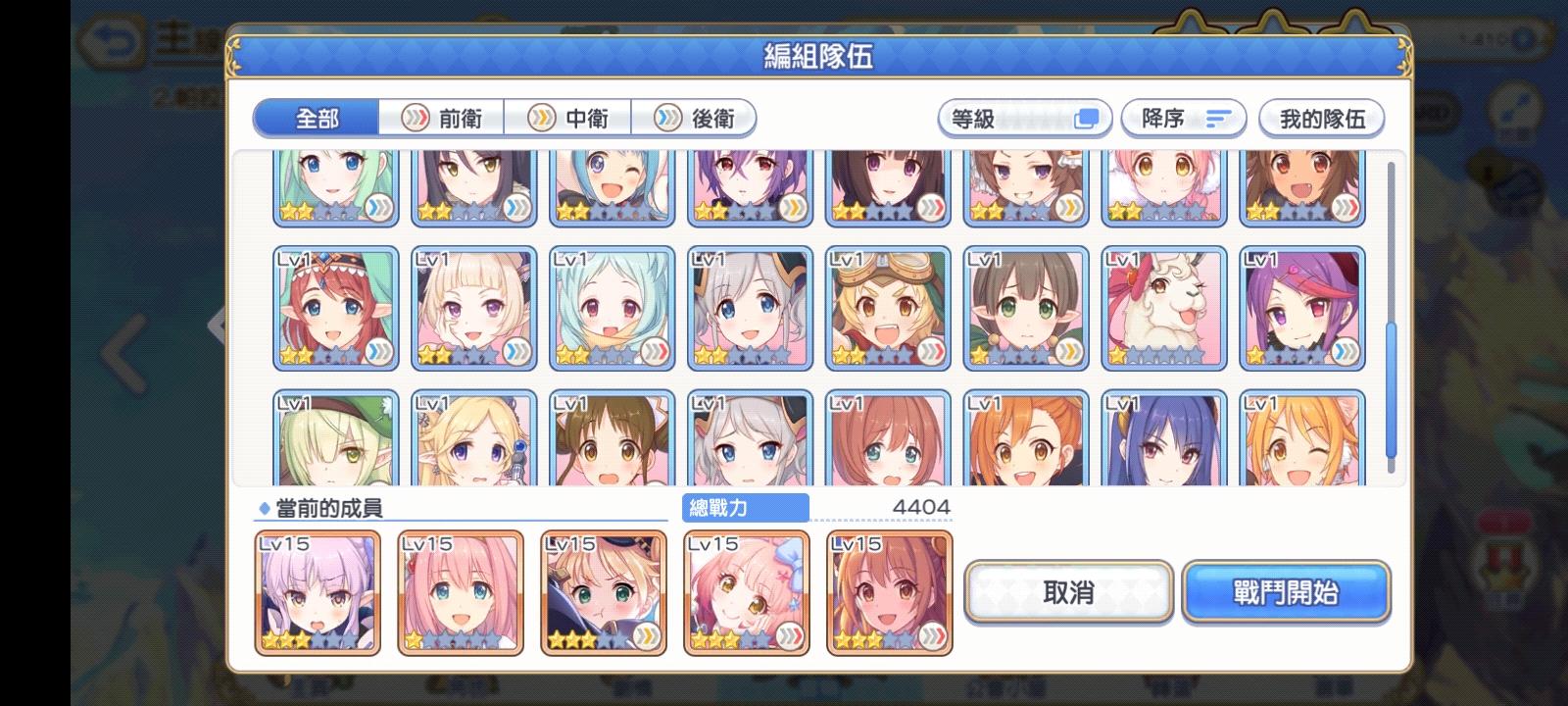Screen dimensions: 1568x706
Task: Click the sort-lines icon on the 降序 button
Action: pos(1218,118)
